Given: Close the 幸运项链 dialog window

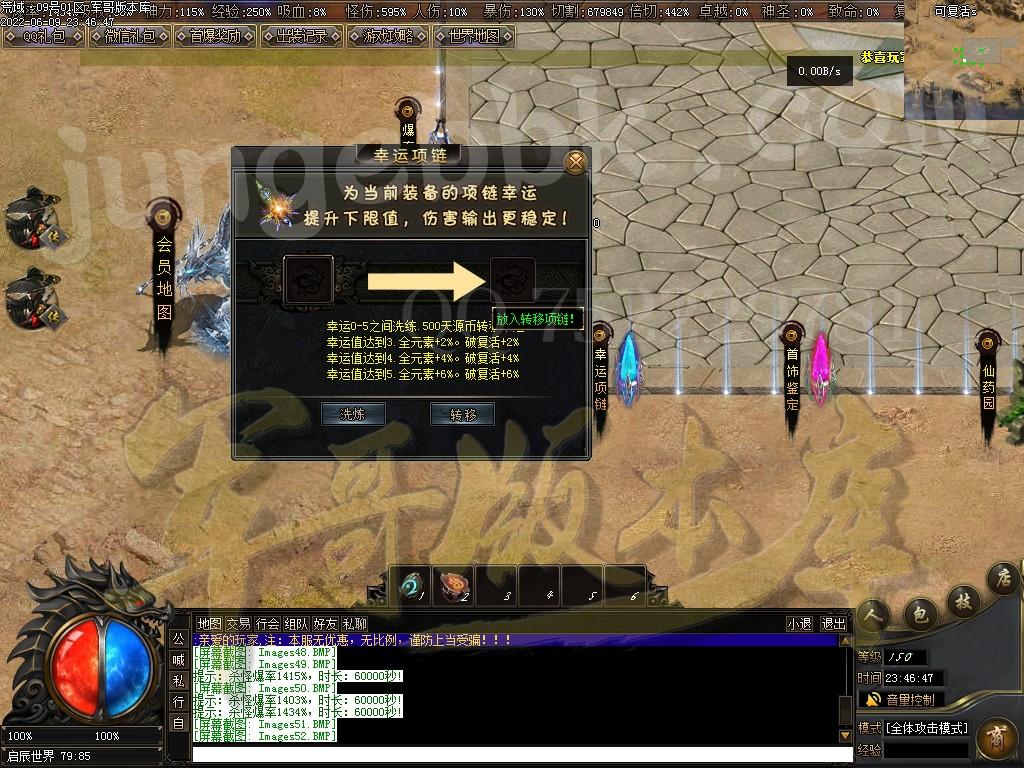Looking at the screenshot, I should click(x=575, y=162).
